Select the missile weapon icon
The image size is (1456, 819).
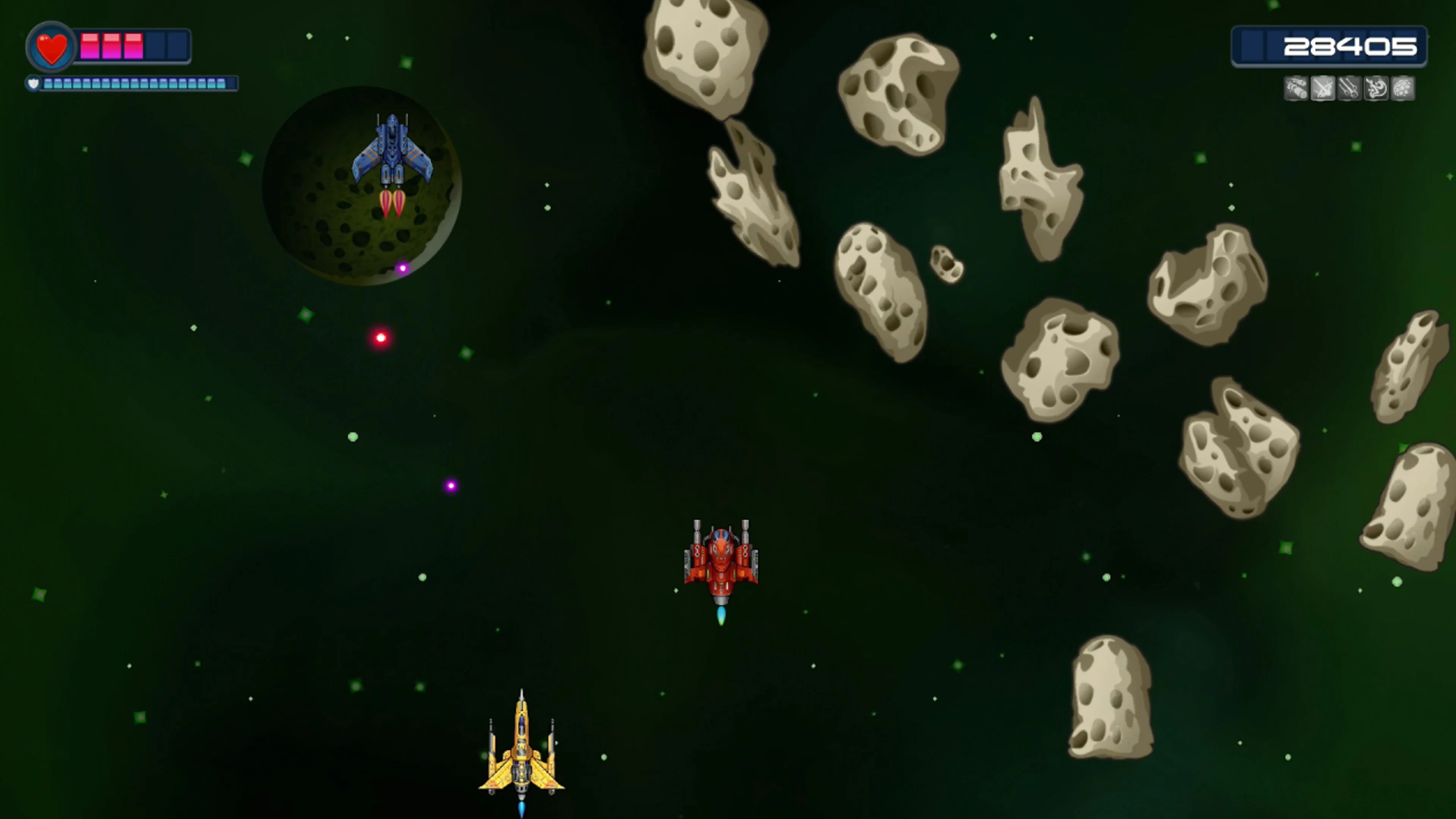point(1297,89)
